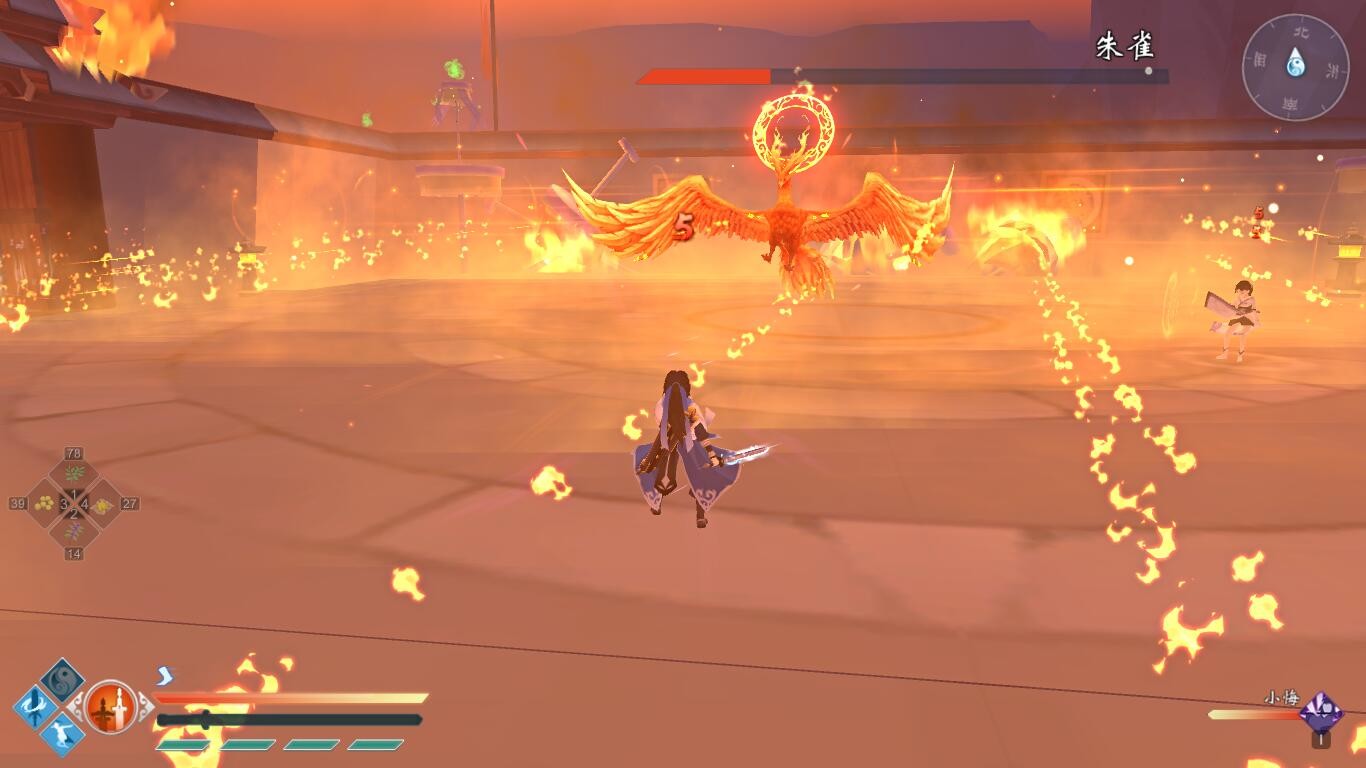1366x768 pixels.
Task: Activate the spinning sword skill diamond
Action: [35, 708]
